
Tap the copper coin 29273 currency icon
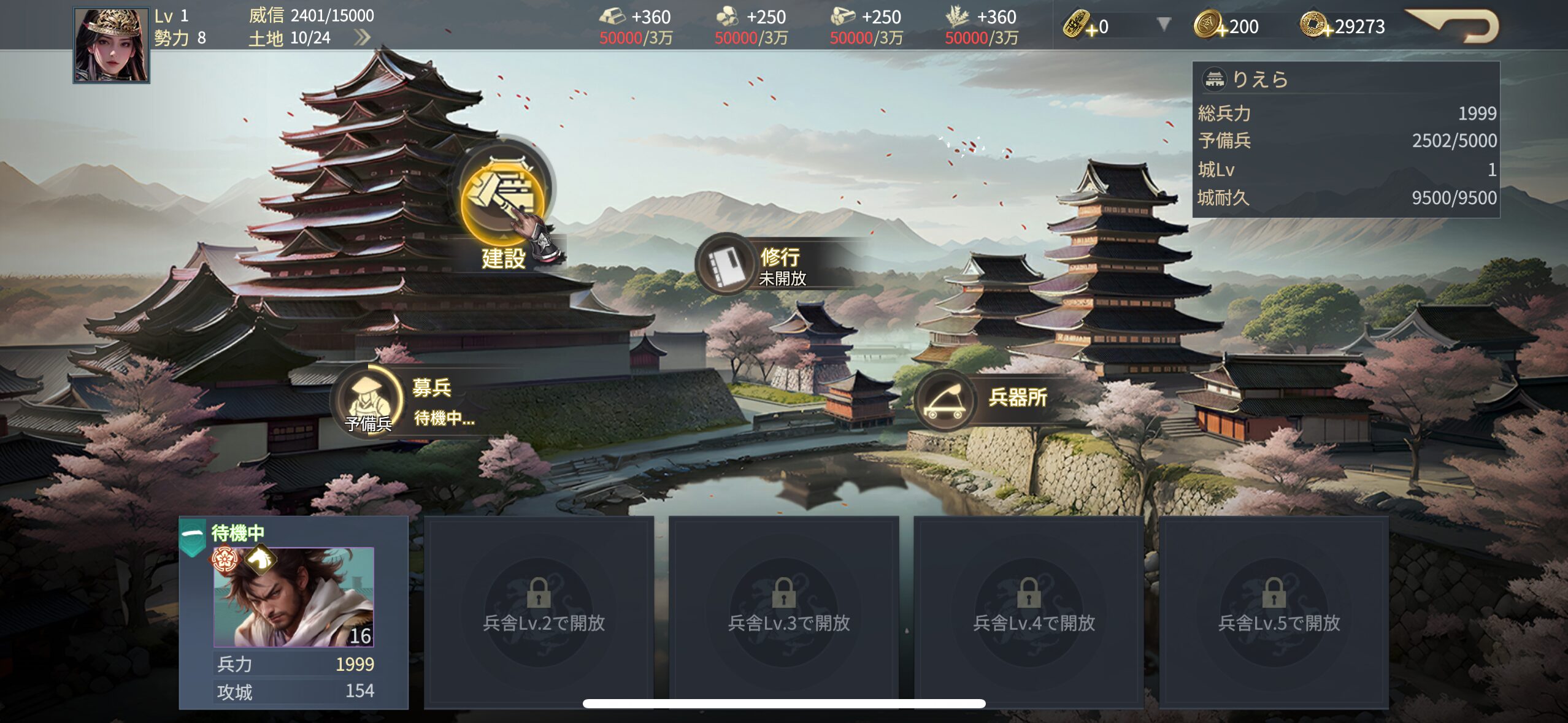(1314, 26)
